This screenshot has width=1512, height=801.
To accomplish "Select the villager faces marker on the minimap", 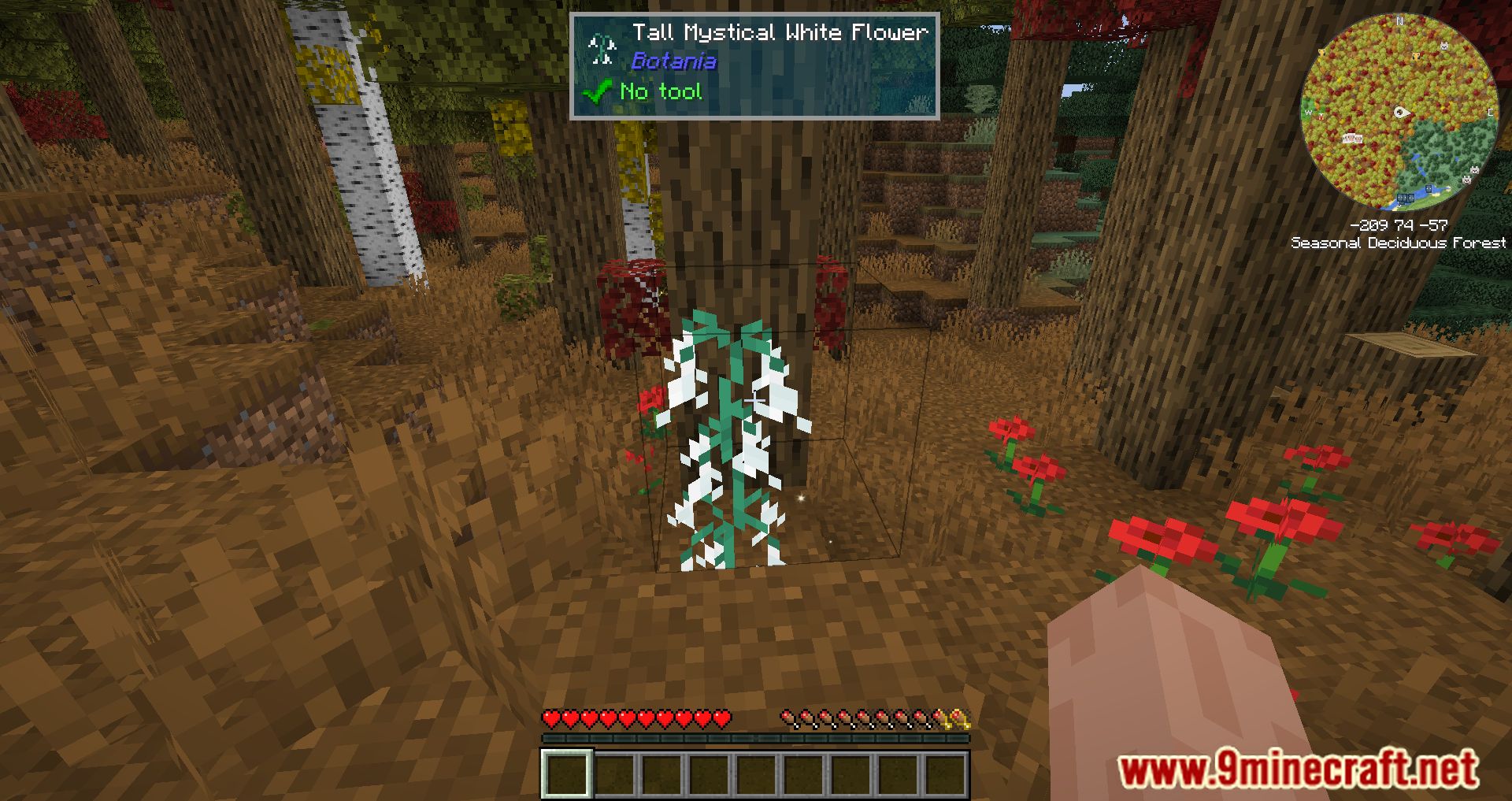I will click(1353, 138).
